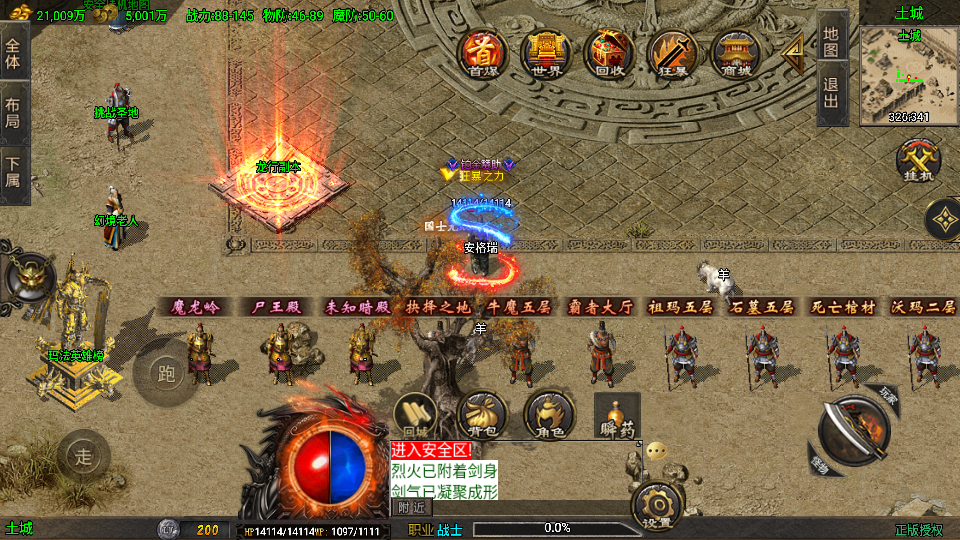The image size is (960, 540).
Task: Select the 下属 subordinates tab
Action: tap(13, 171)
